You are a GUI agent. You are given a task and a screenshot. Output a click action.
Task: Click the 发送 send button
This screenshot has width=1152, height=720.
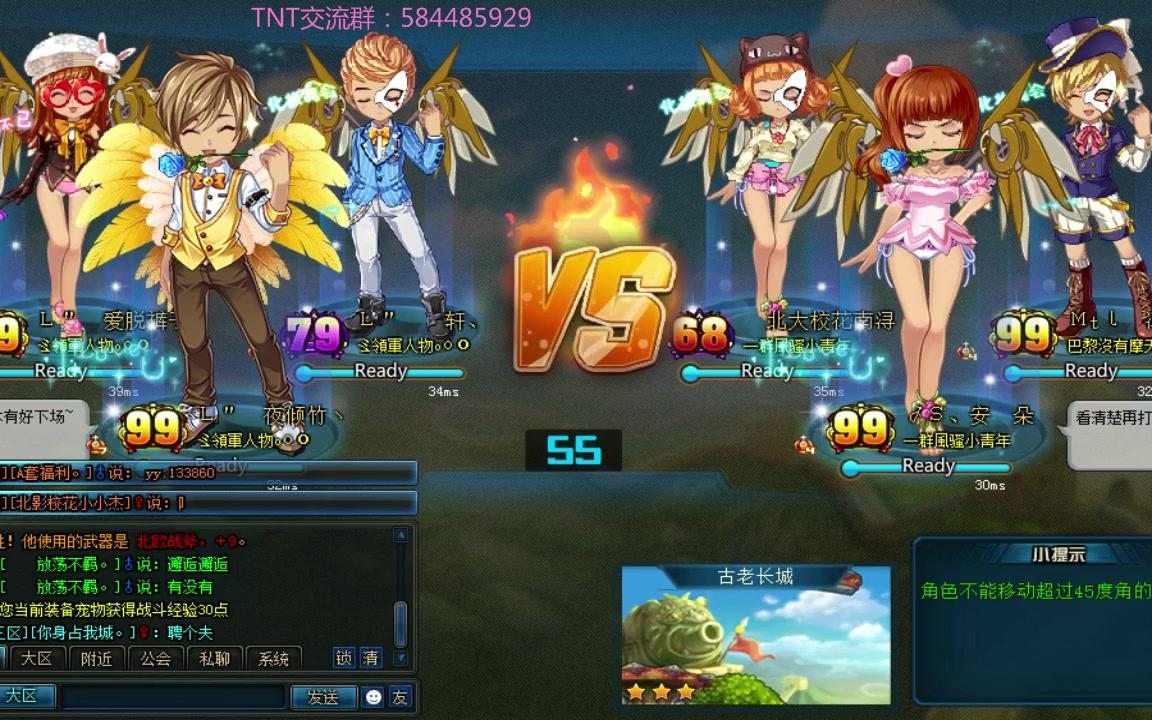pyautogui.click(x=323, y=697)
